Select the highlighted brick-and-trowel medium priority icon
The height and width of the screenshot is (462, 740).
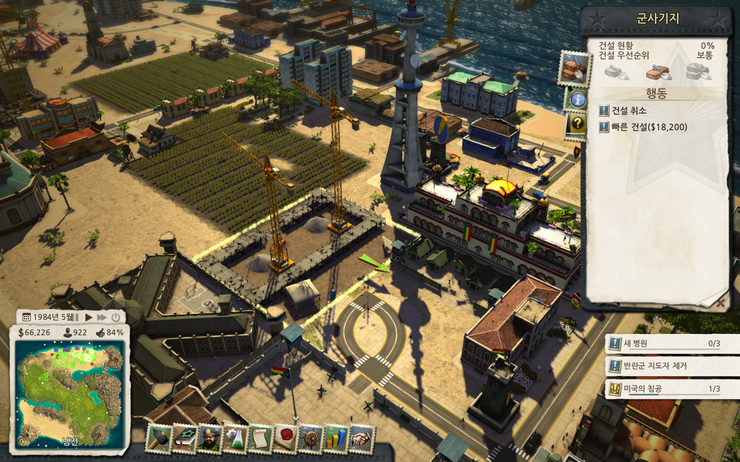pos(658,72)
